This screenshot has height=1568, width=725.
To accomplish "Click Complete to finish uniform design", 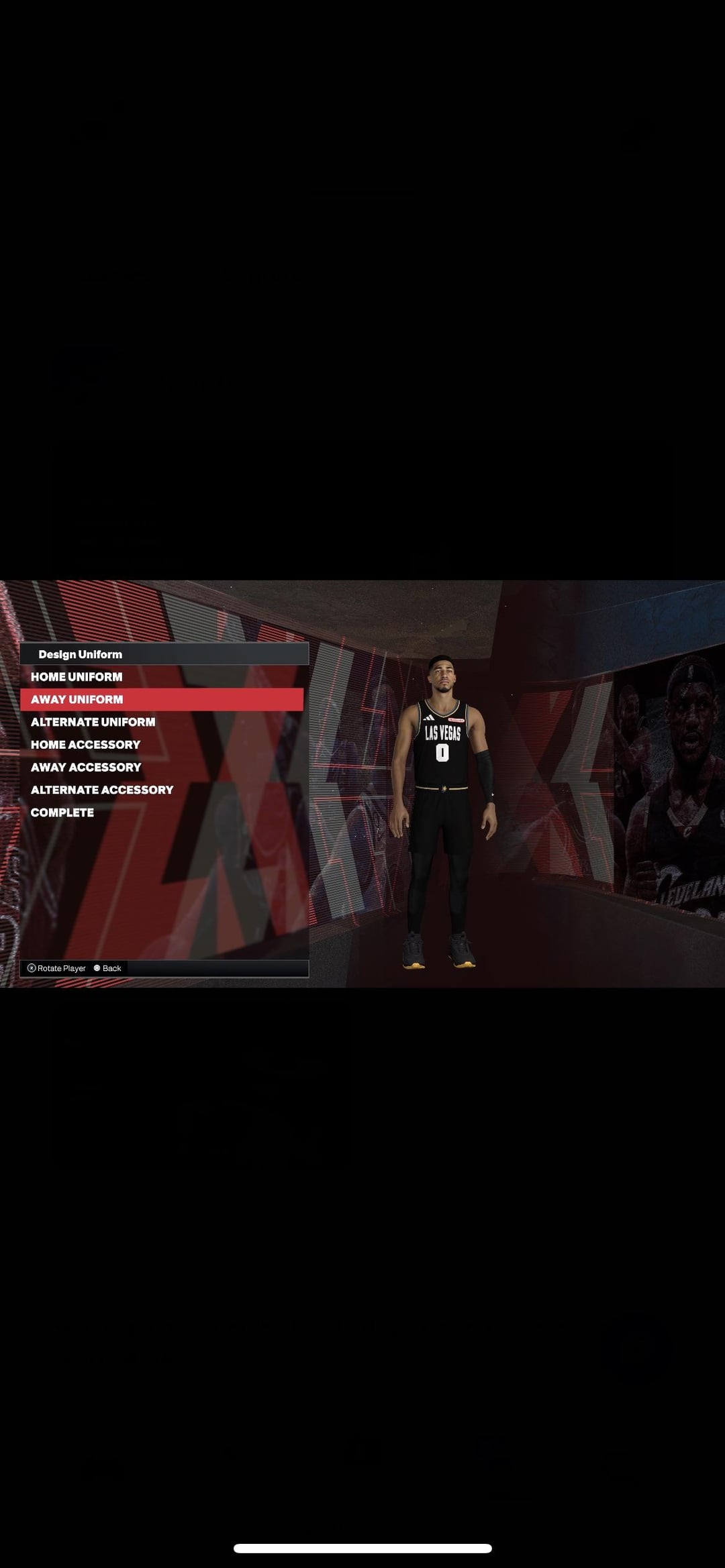I will [62, 813].
